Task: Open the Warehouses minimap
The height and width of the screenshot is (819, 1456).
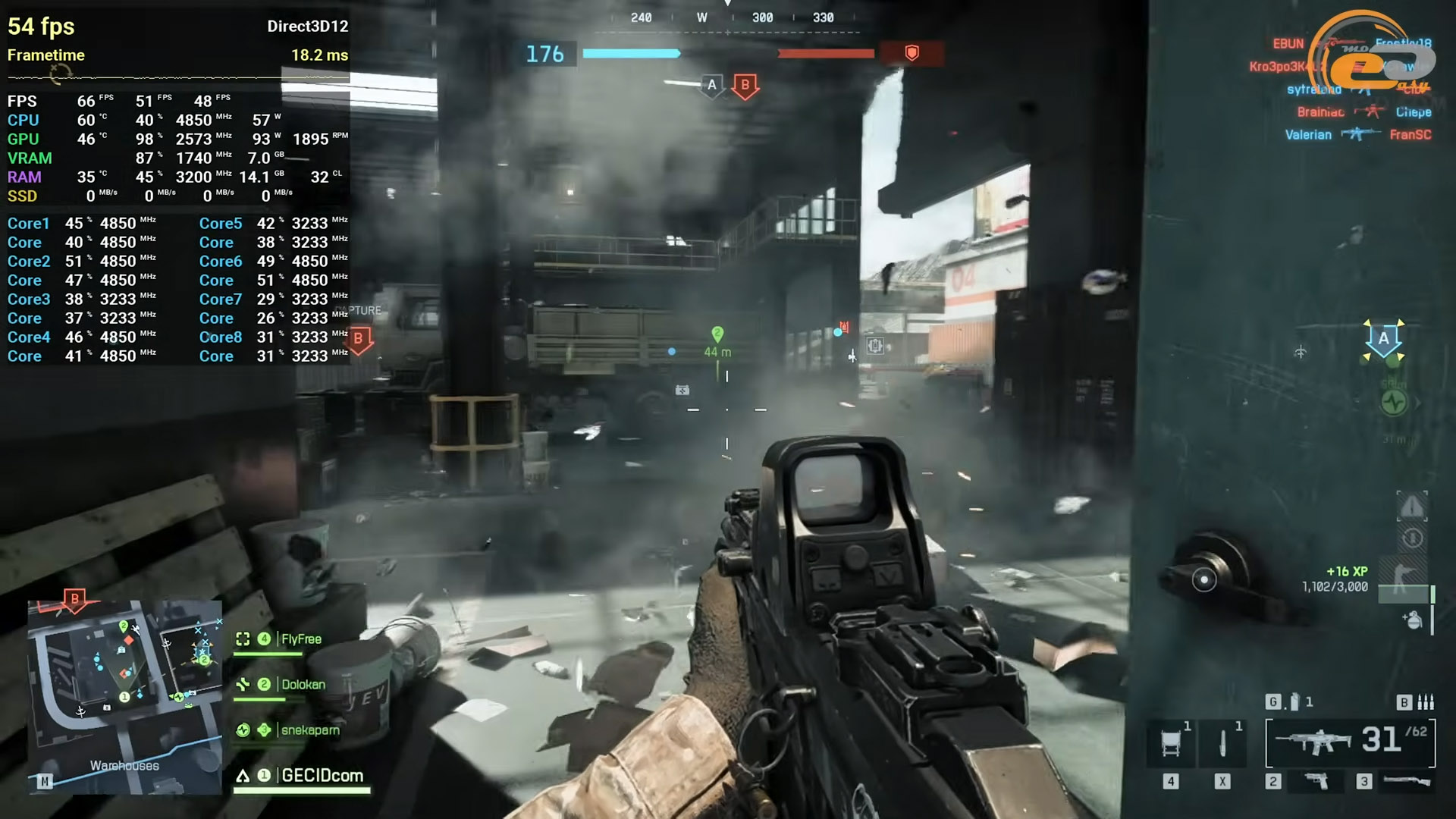Action: (x=125, y=696)
